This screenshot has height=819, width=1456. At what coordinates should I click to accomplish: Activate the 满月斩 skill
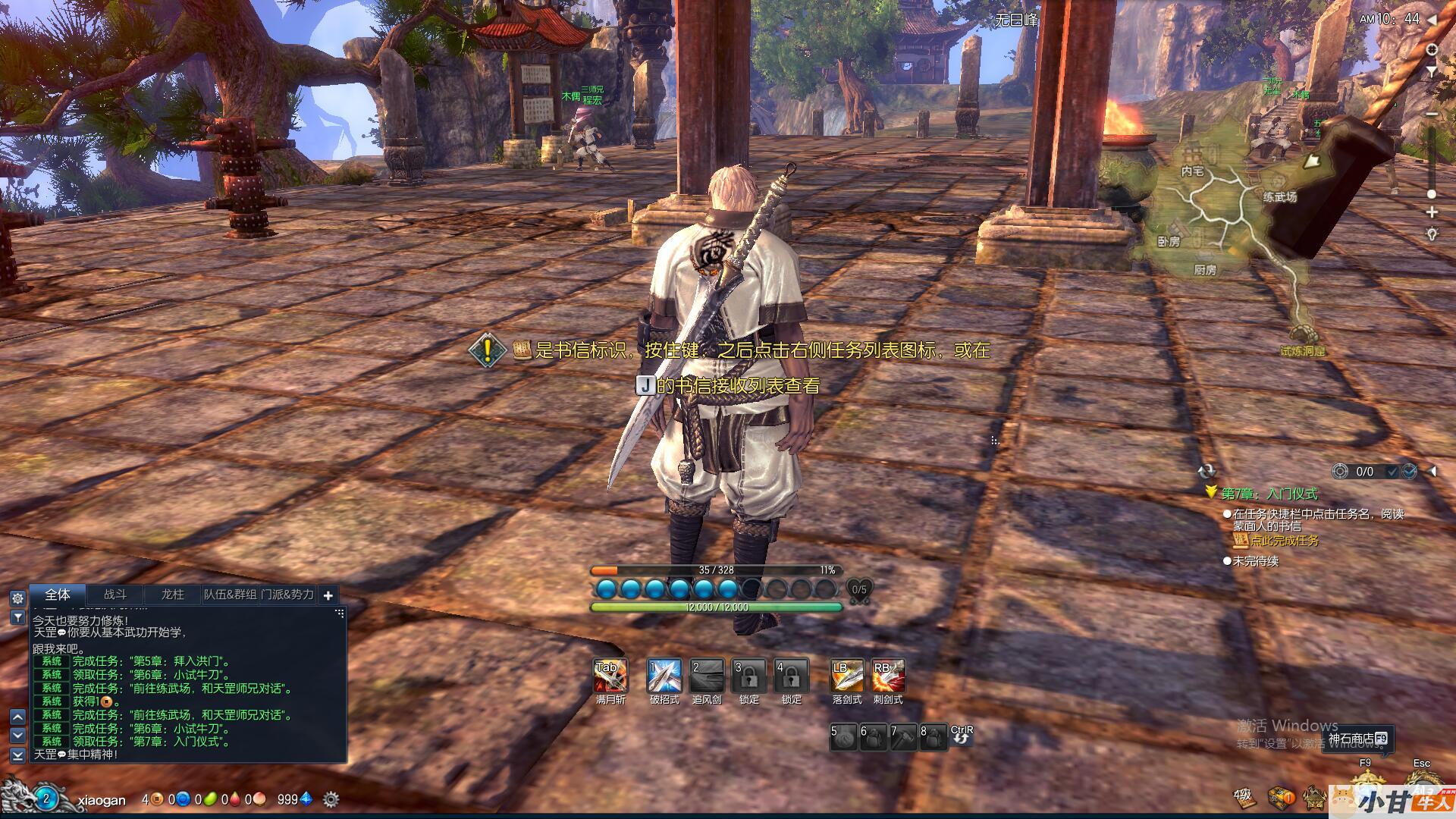coord(610,676)
